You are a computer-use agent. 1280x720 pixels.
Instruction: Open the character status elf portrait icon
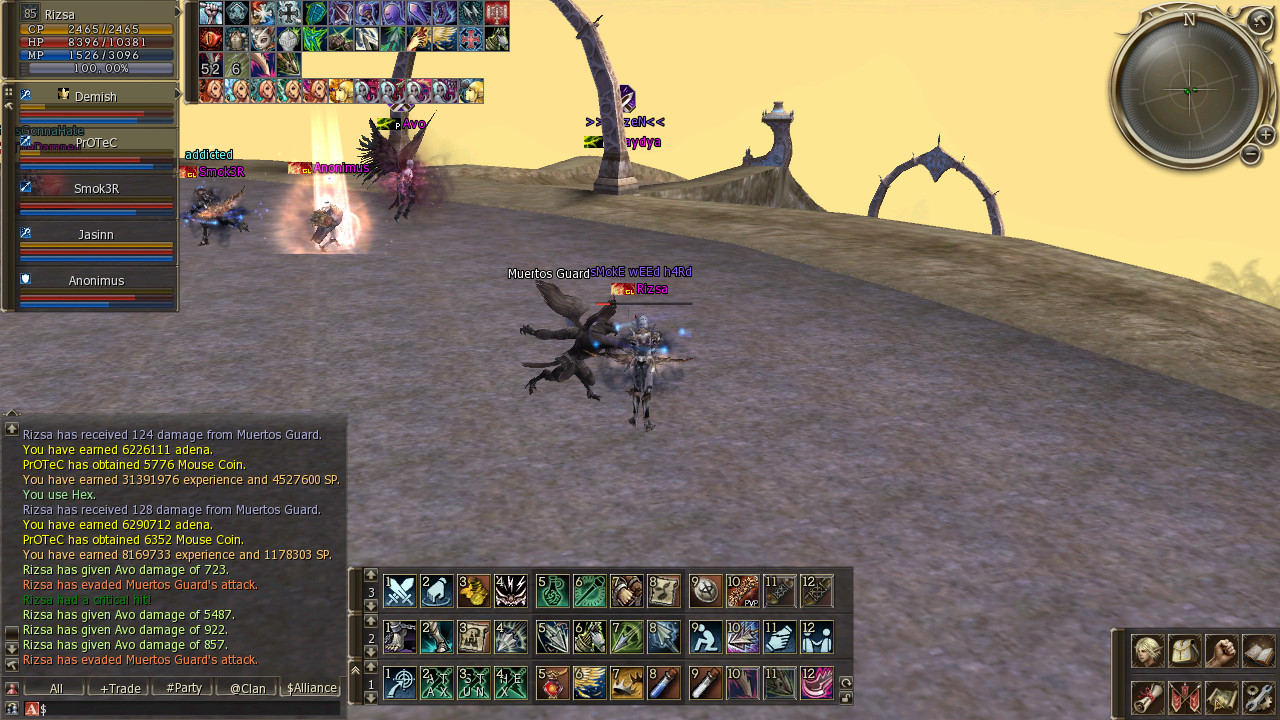coord(1147,651)
